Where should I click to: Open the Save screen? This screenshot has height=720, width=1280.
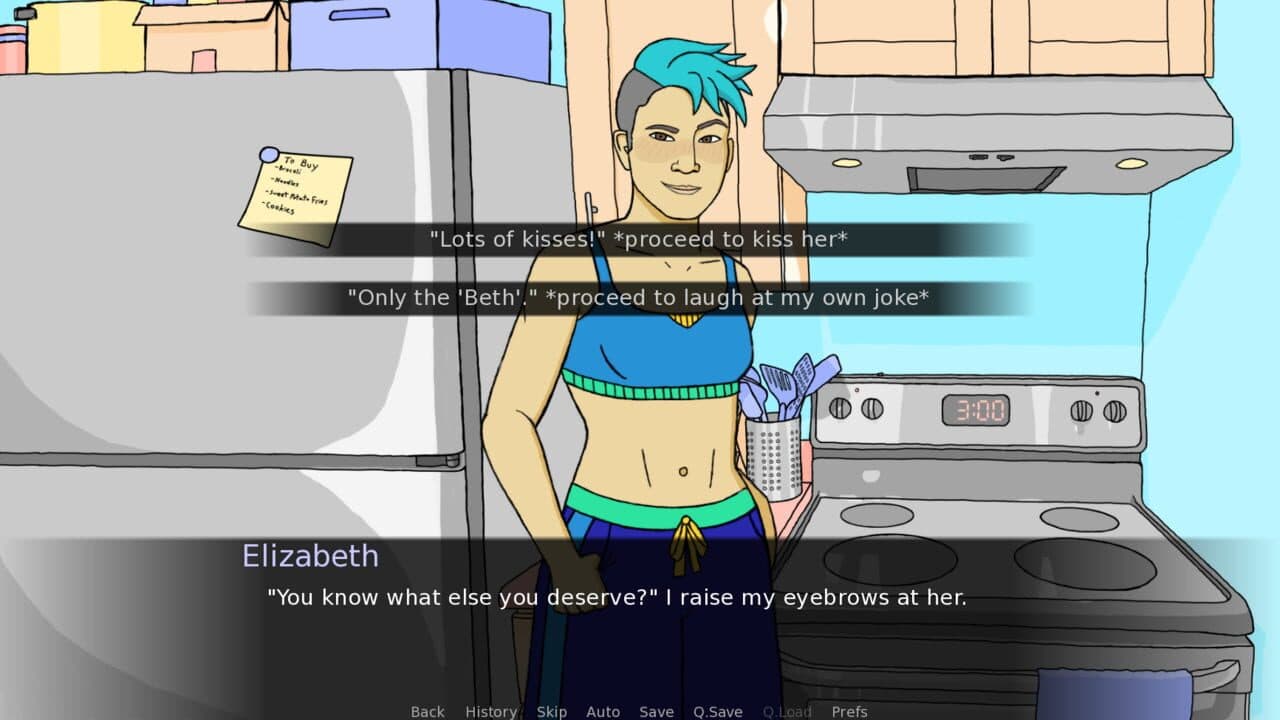coord(656,711)
